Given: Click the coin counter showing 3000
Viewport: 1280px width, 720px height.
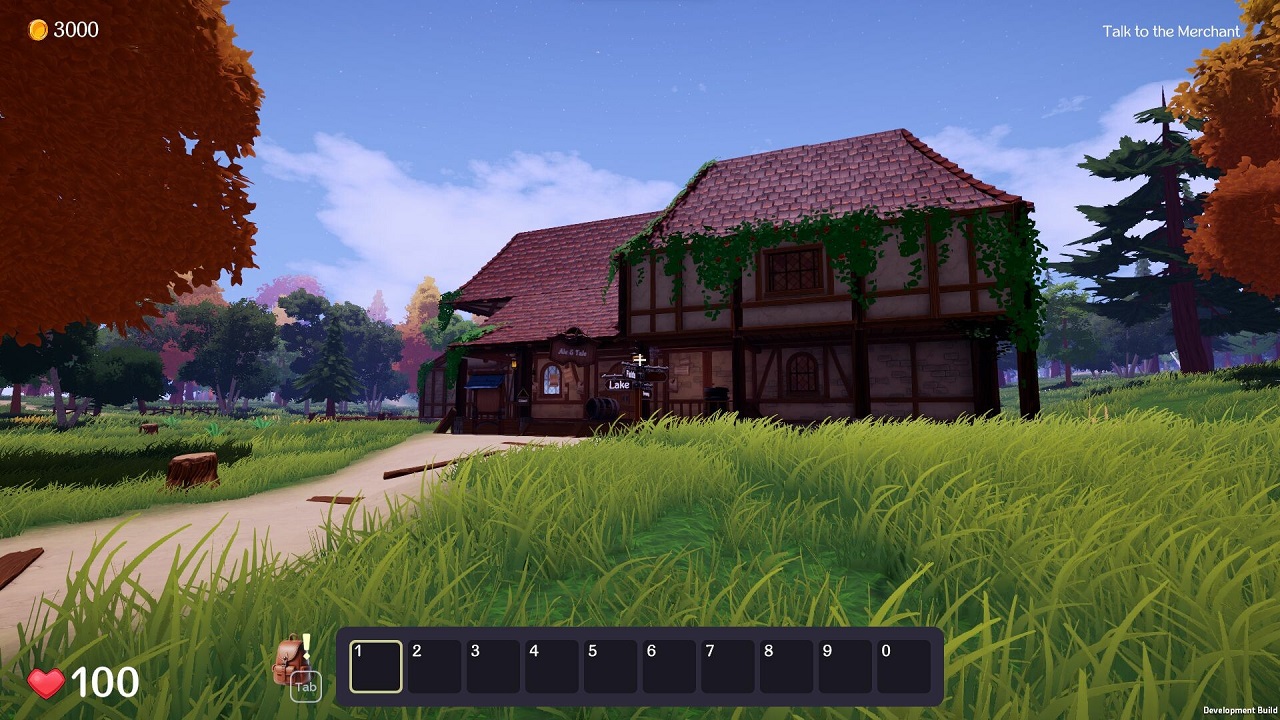Looking at the screenshot, I should pyautogui.click(x=75, y=29).
